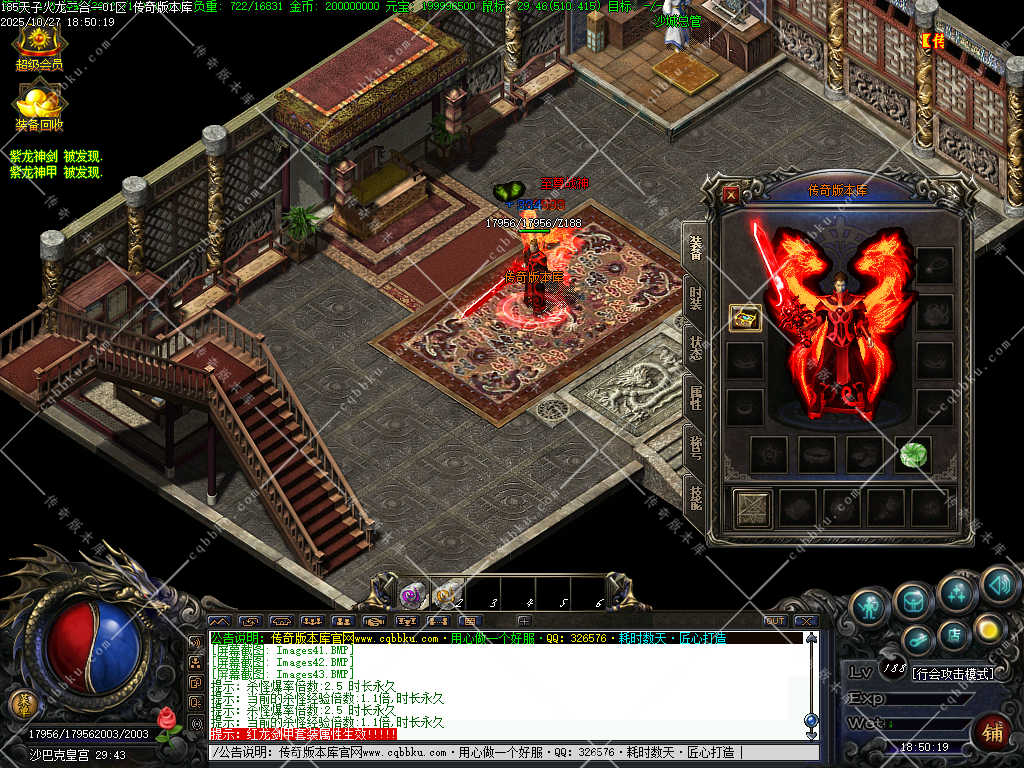Select the treasure chest equipment slot

745,318
